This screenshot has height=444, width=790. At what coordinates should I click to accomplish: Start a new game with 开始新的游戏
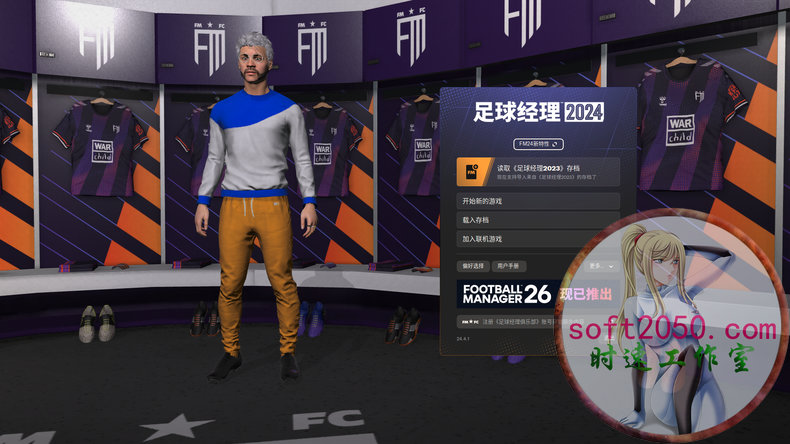(538, 201)
